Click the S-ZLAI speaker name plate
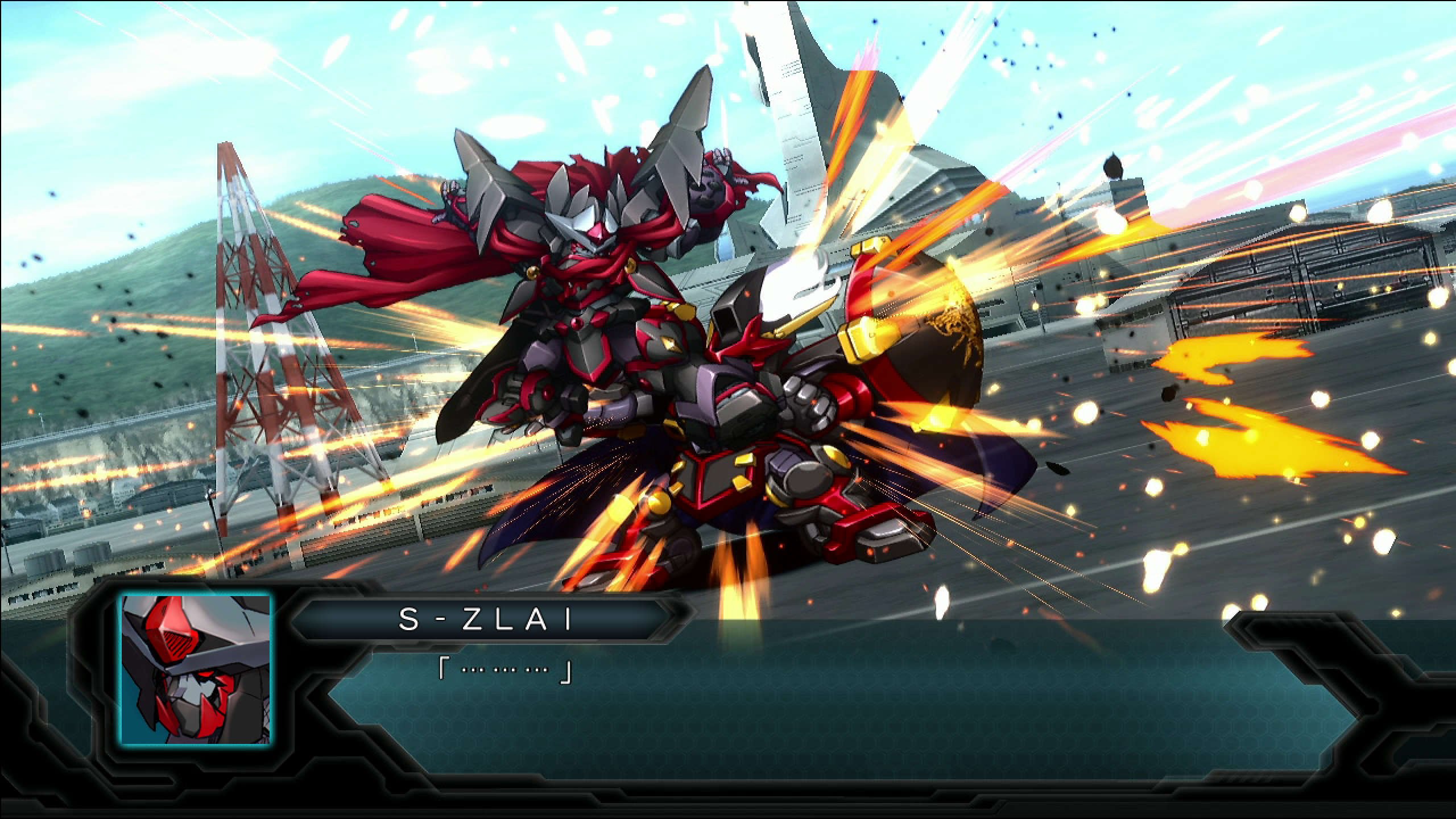The image size is (1456, 819). [485, 619]
